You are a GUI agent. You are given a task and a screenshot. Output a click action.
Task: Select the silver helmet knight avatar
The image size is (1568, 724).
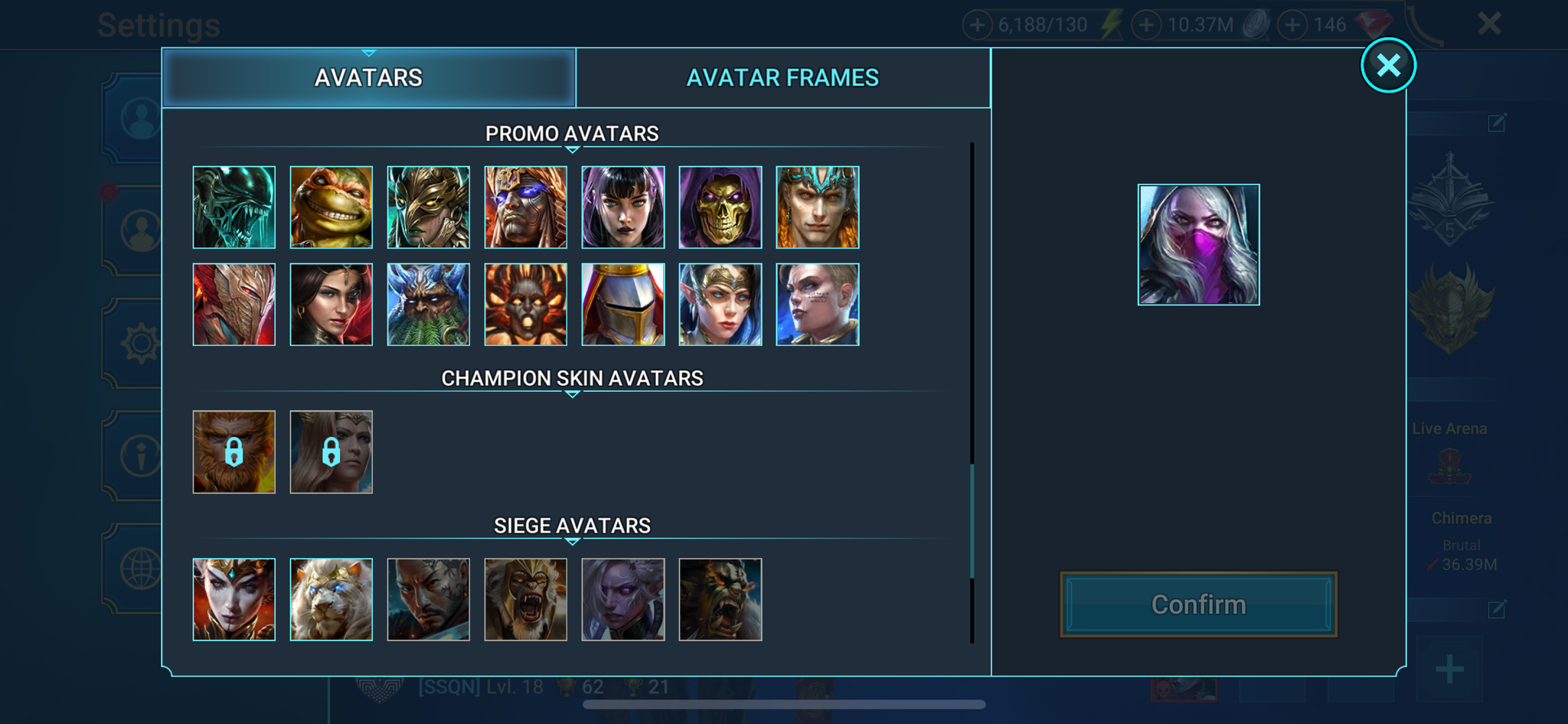[x=623, y=305]
